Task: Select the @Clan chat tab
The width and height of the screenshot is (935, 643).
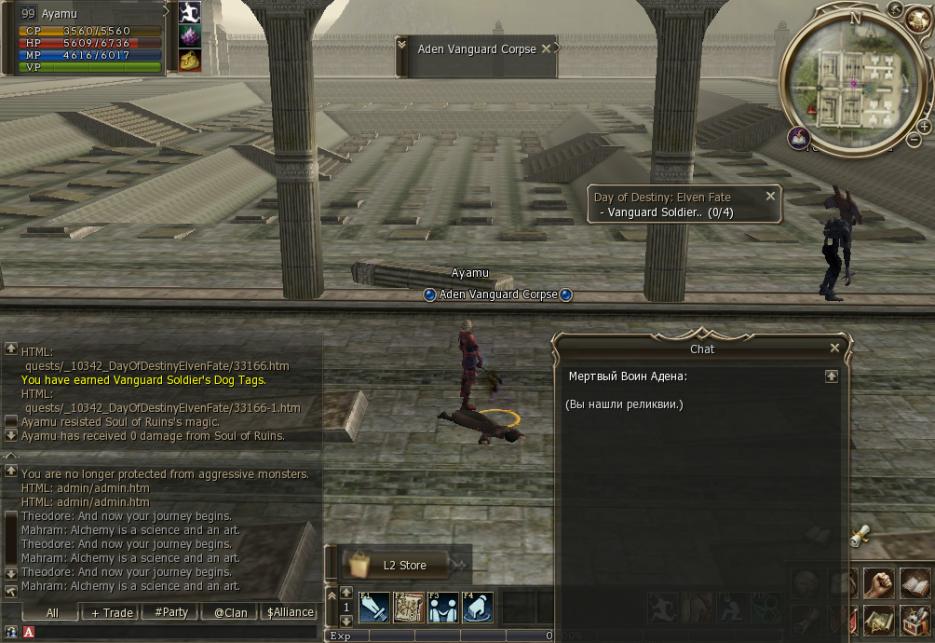Action: click(230, 612)
